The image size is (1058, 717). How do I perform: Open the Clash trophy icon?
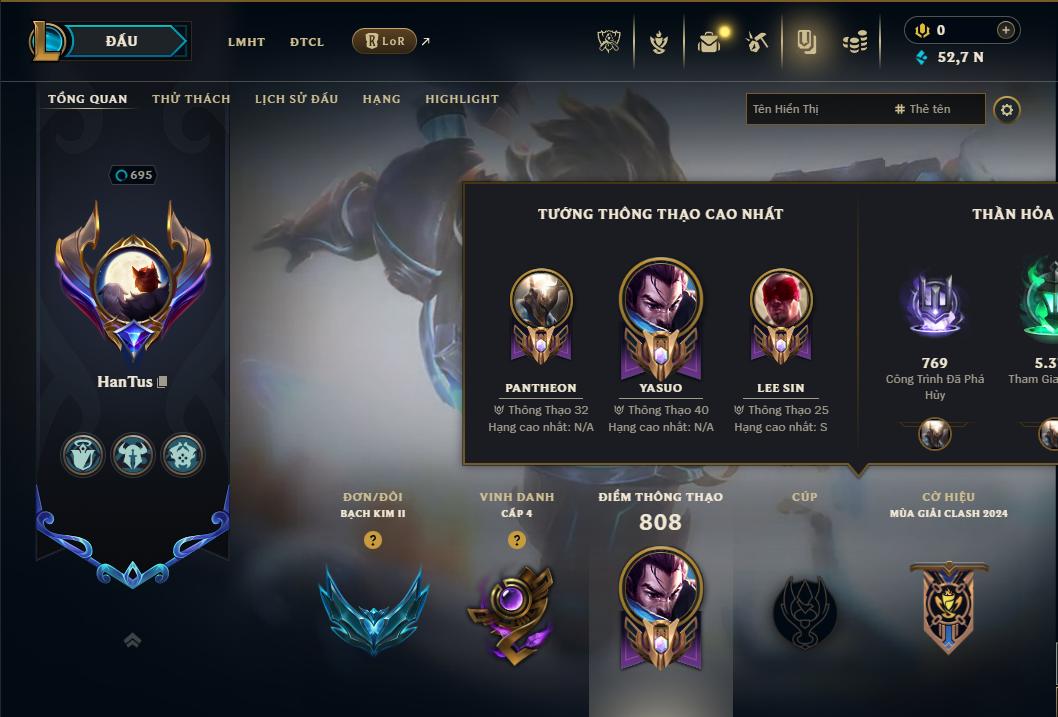pyautogui.click(x=609, y=42)
